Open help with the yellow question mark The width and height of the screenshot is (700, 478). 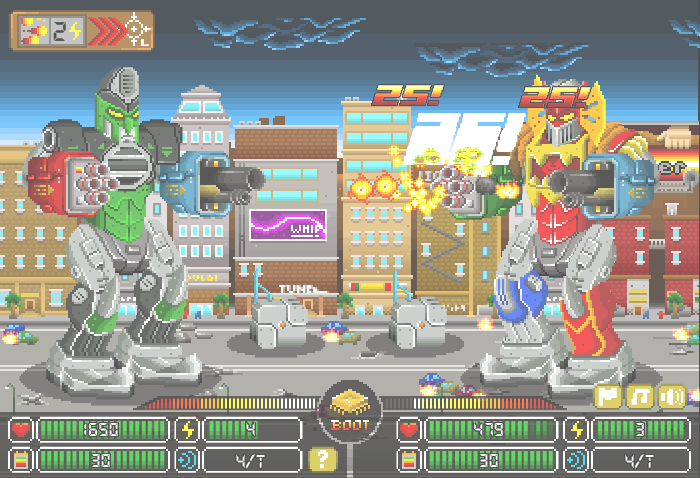(x=322, y=460)
